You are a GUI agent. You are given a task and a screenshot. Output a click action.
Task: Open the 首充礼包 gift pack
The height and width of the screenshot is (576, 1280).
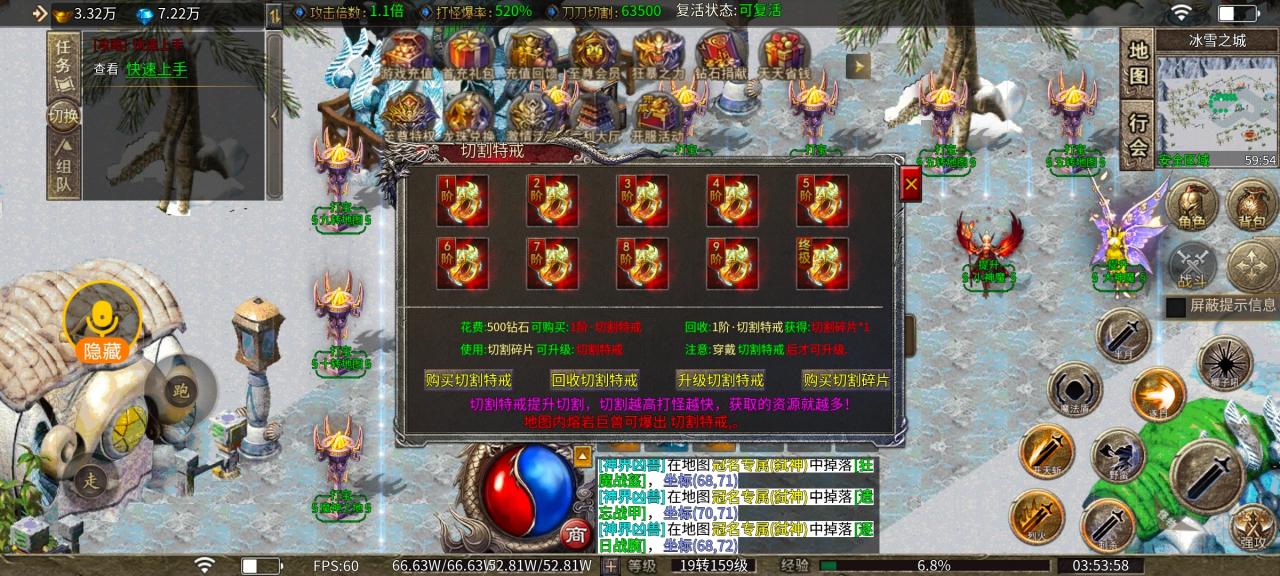[x=471, y=56]
